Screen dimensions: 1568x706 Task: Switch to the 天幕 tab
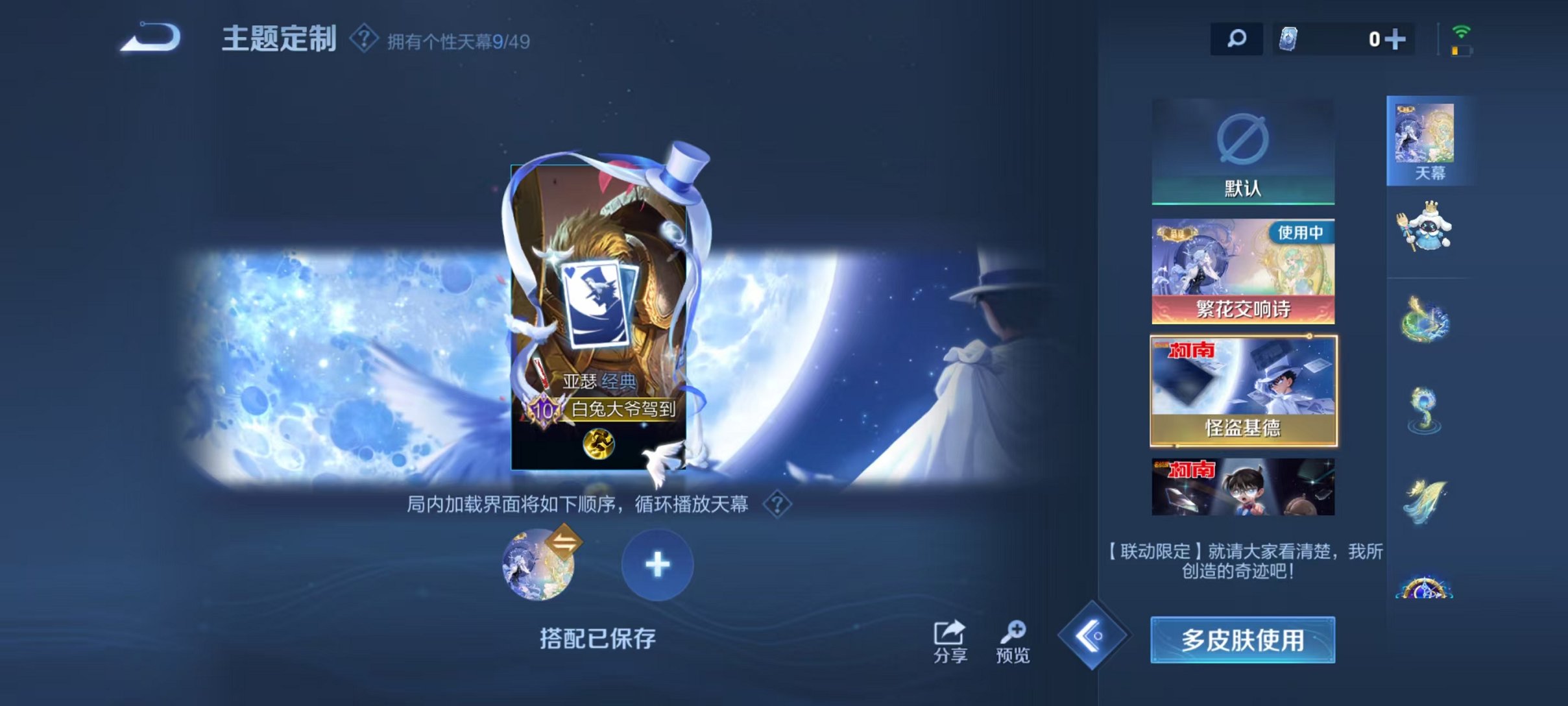click(x=1430, y=140)
